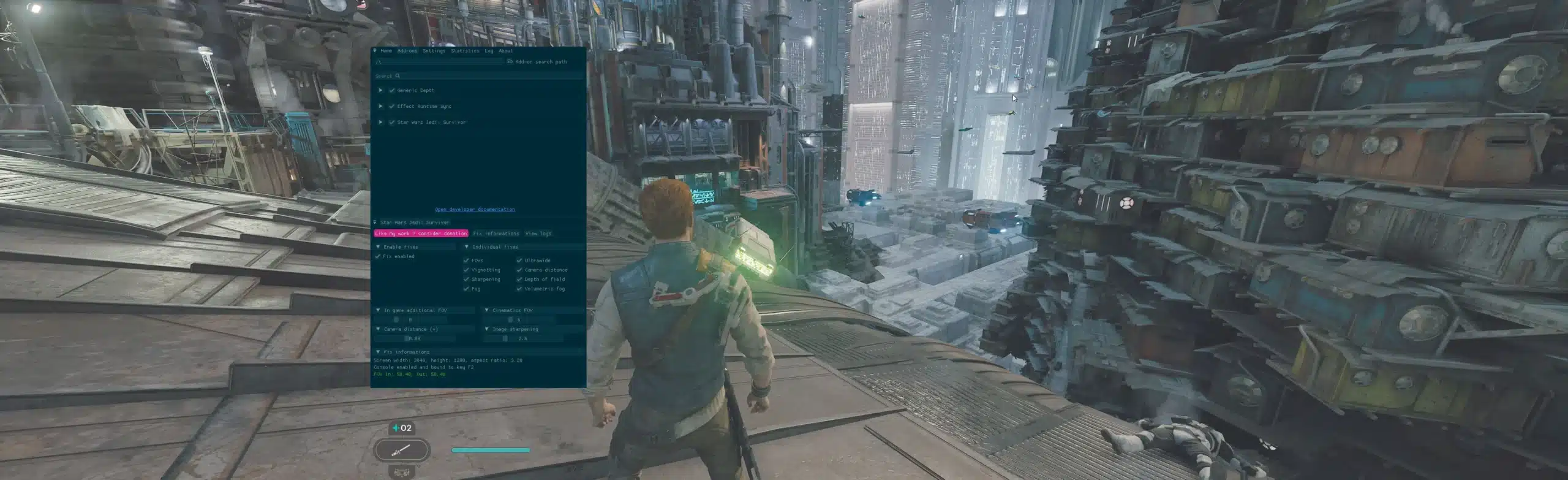Expand the Effect Runtime Sync add-on arrow
Viewport: 1568px width, 480px height.
point(380,107)
